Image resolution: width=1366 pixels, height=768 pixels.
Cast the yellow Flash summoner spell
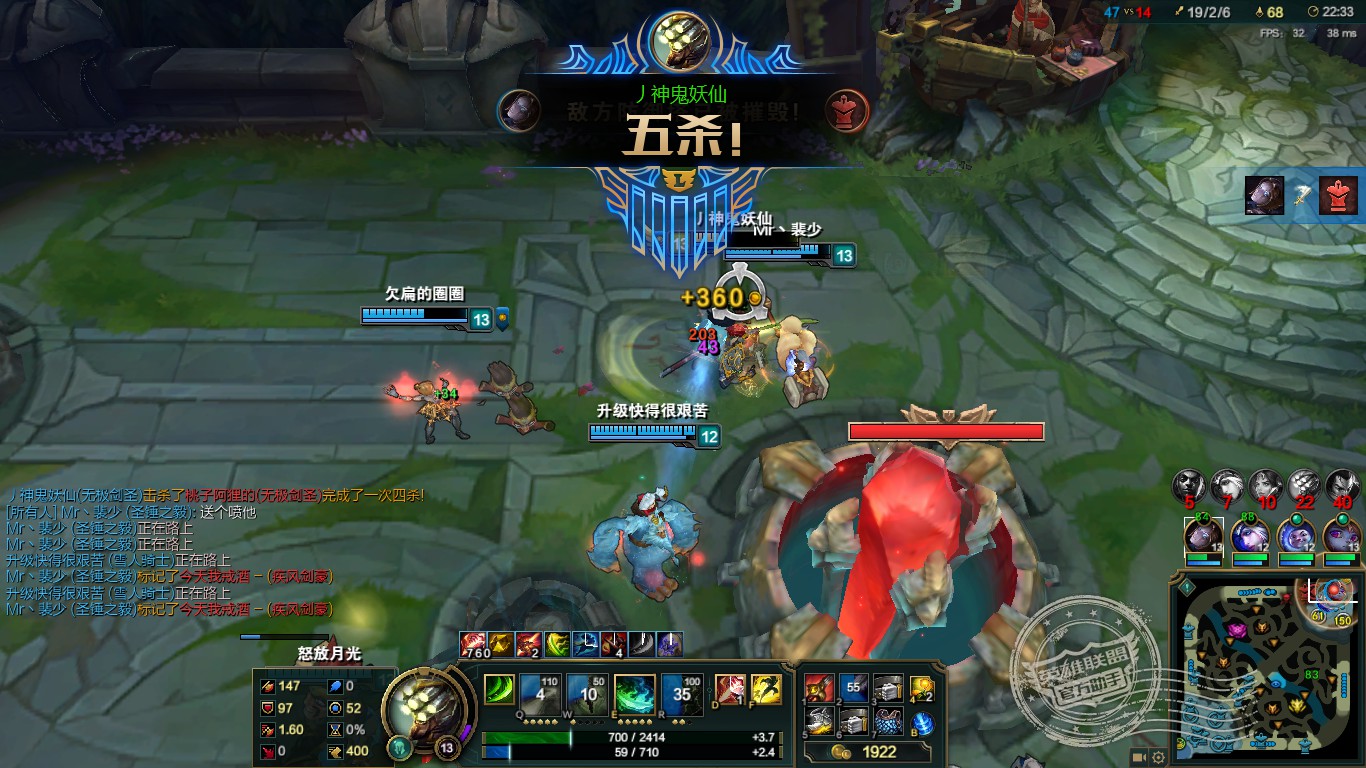click(765, 690)
